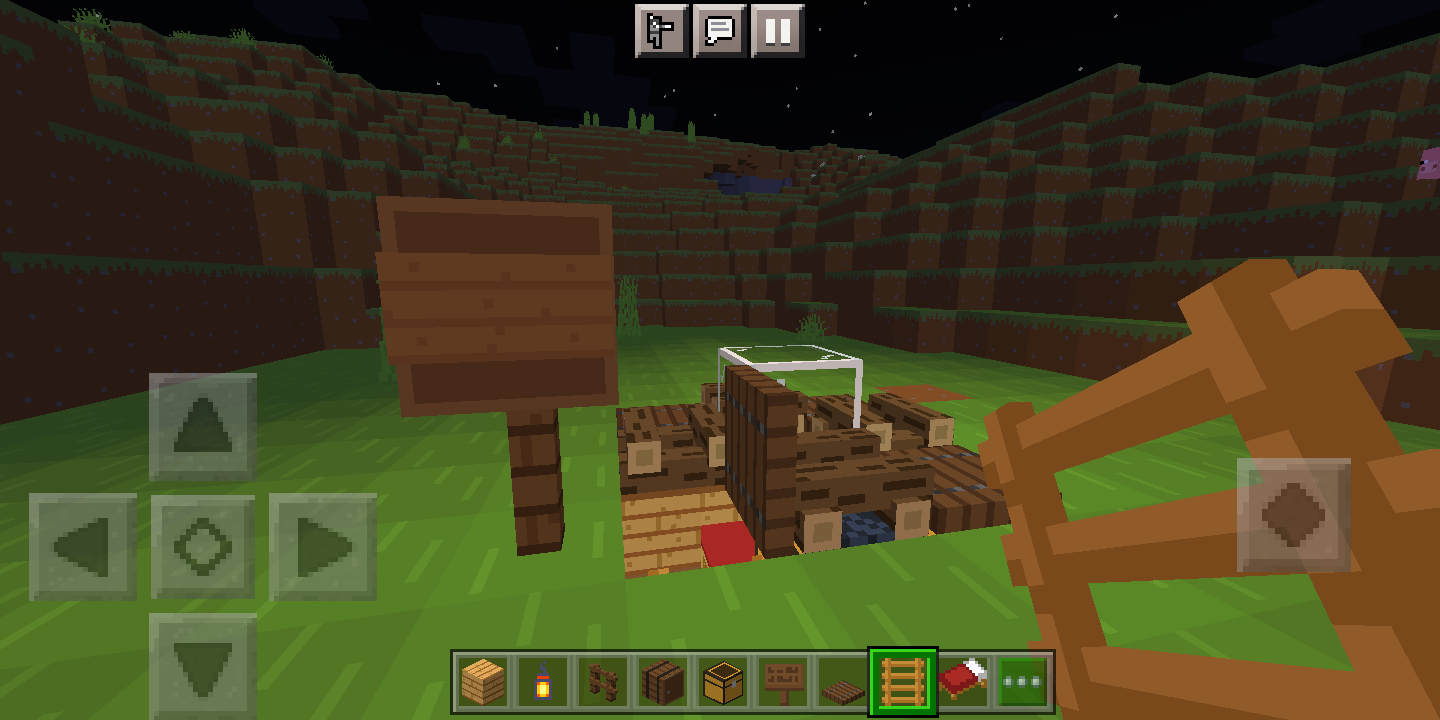
Task: Select the currently equipped ladder slot
Action: click(x=901, y=680)
